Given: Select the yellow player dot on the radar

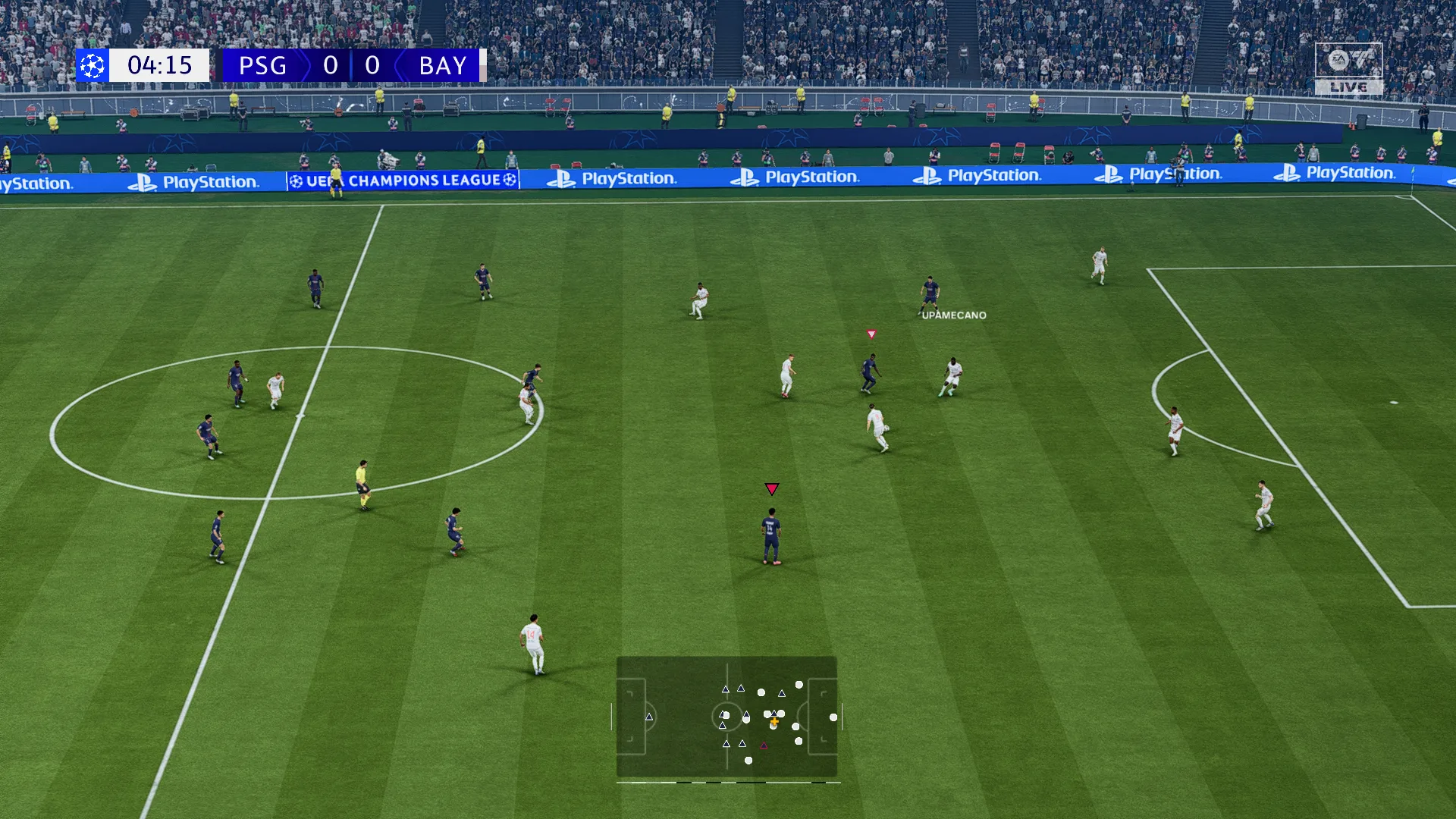Looking at the screenshot, I should 774,721.
